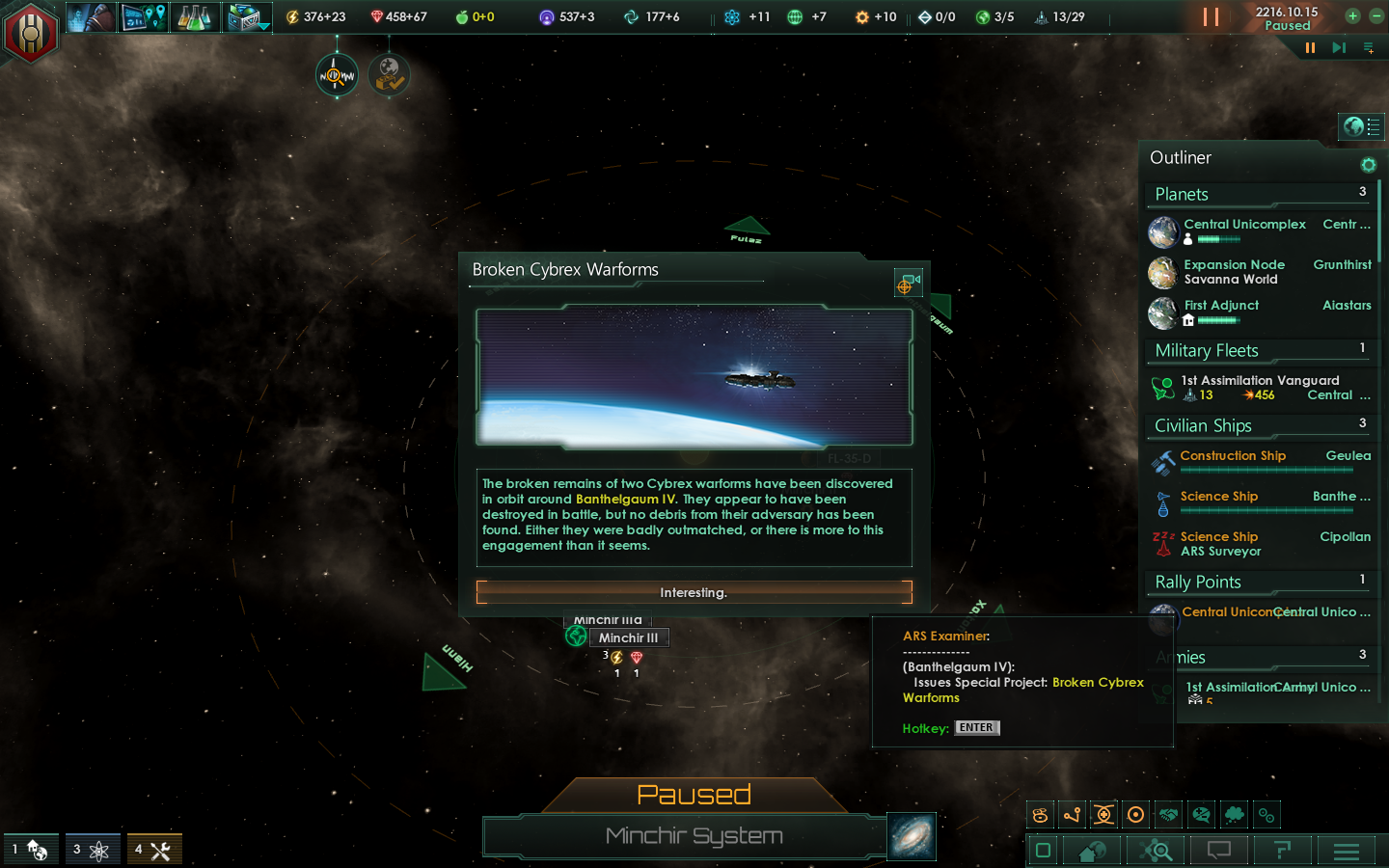1389x868 pixels.
Task: Click the Interesting. button on the event
Action: (694, 592)
